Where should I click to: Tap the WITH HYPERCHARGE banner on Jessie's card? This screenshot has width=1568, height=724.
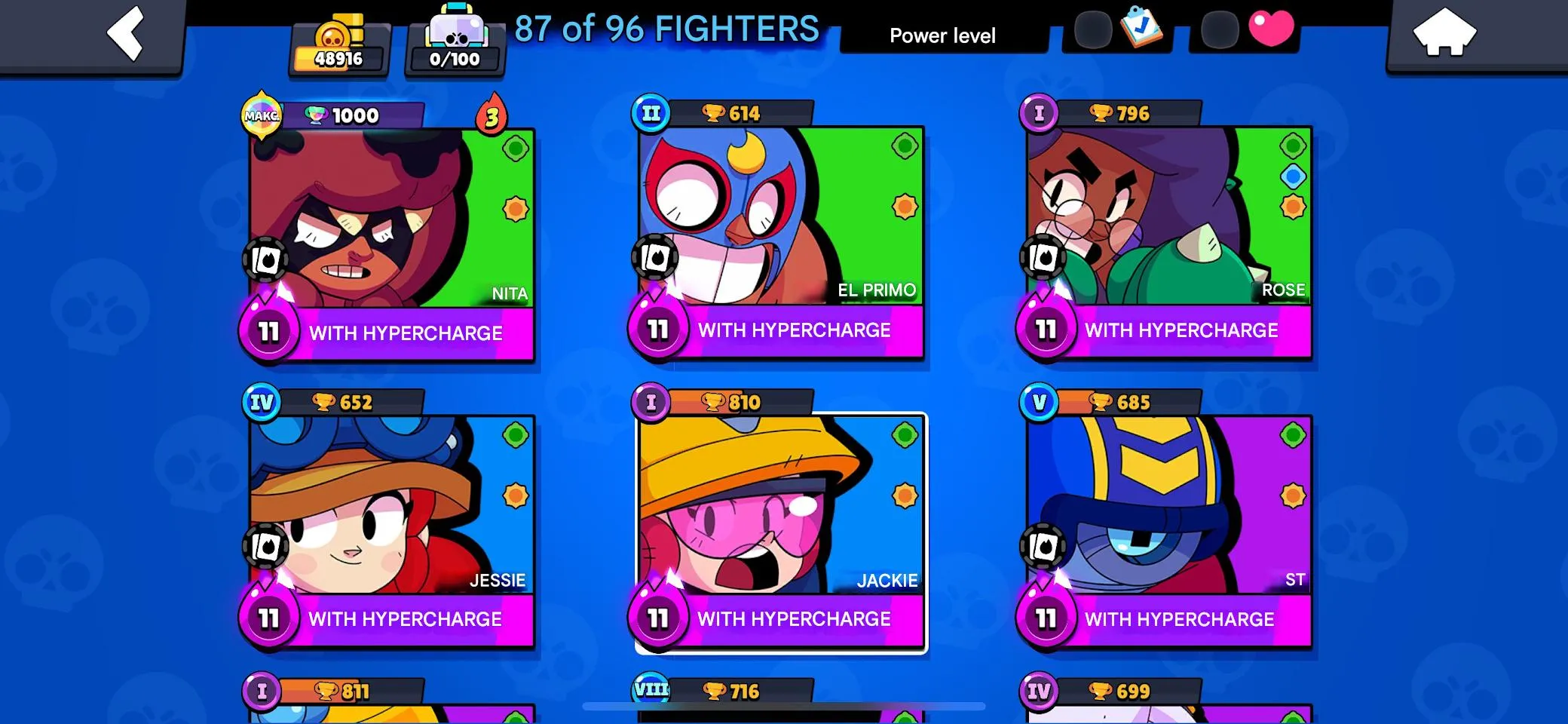coord(407,619)
